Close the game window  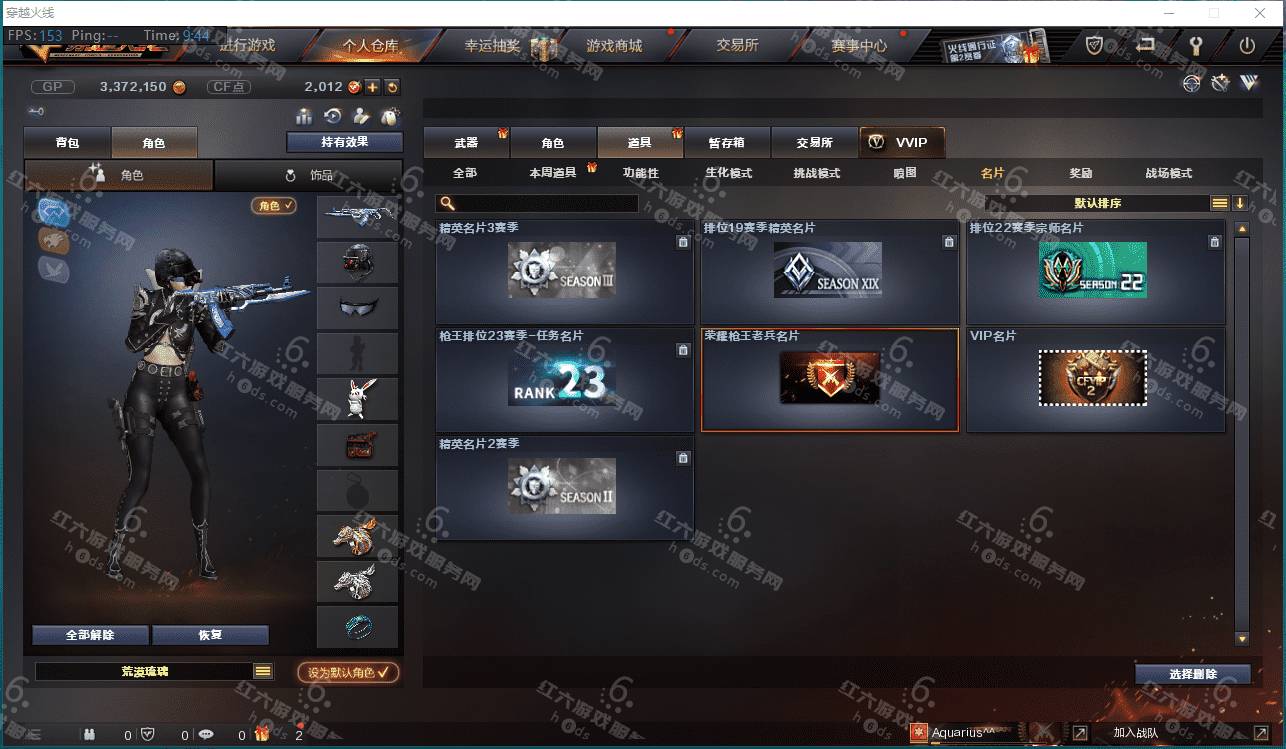pyautogui.click(x=1259, y=13)
